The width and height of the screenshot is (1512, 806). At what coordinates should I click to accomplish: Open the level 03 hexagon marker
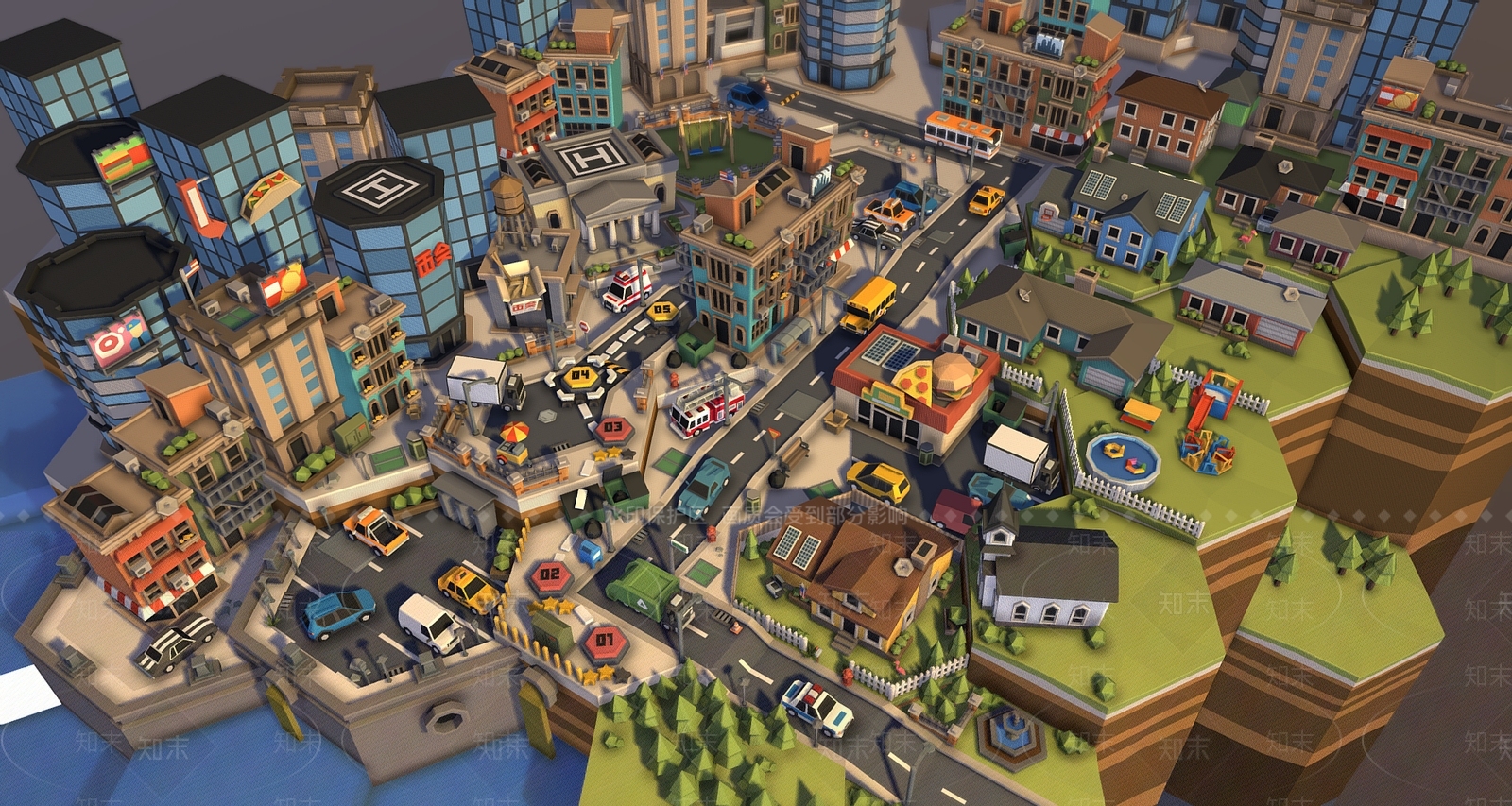coord(613,428)
